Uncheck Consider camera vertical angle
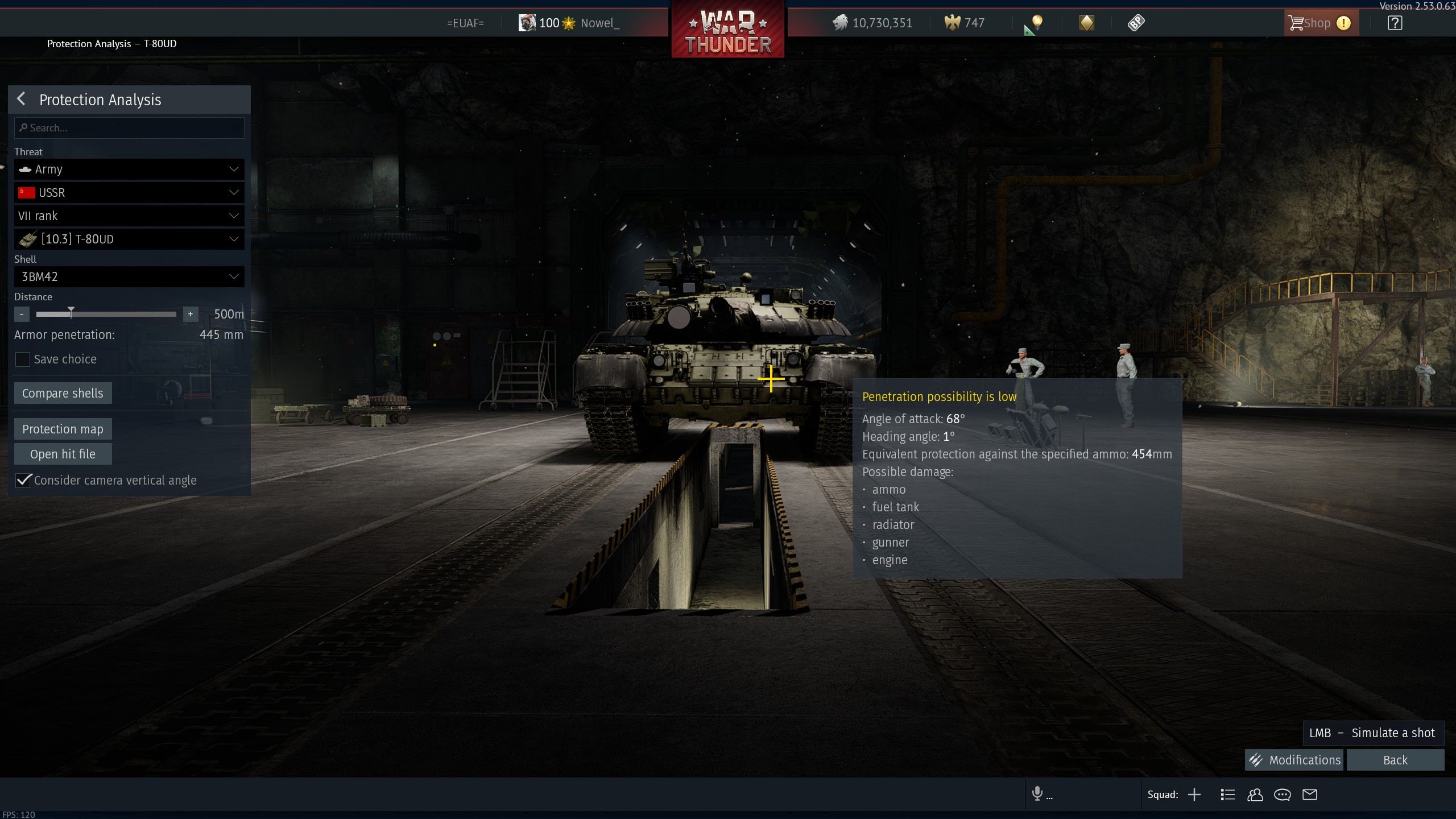The image size is (1456, 819). 23,481
